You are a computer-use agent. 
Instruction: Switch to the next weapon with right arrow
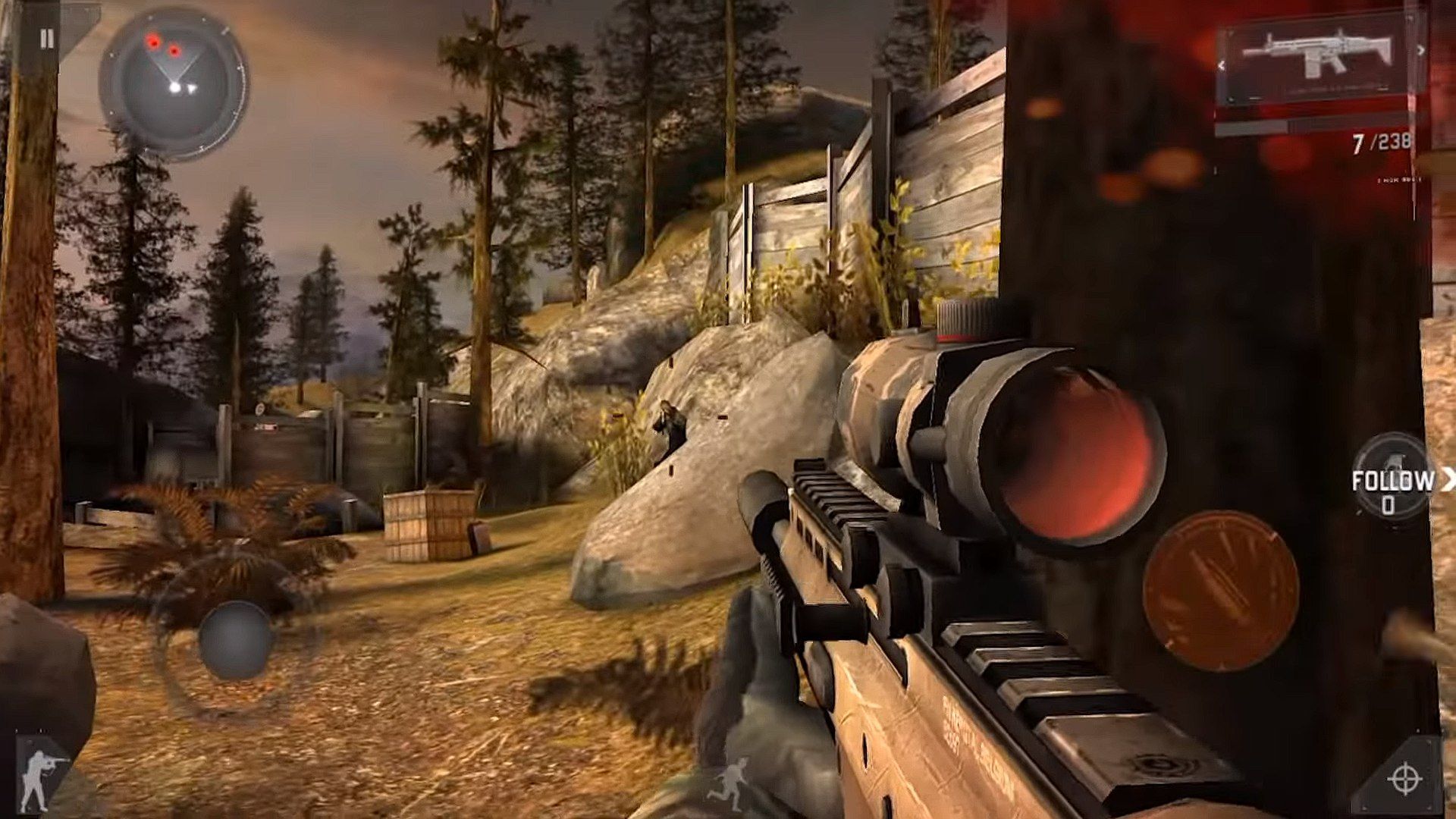pos(1420,51)
